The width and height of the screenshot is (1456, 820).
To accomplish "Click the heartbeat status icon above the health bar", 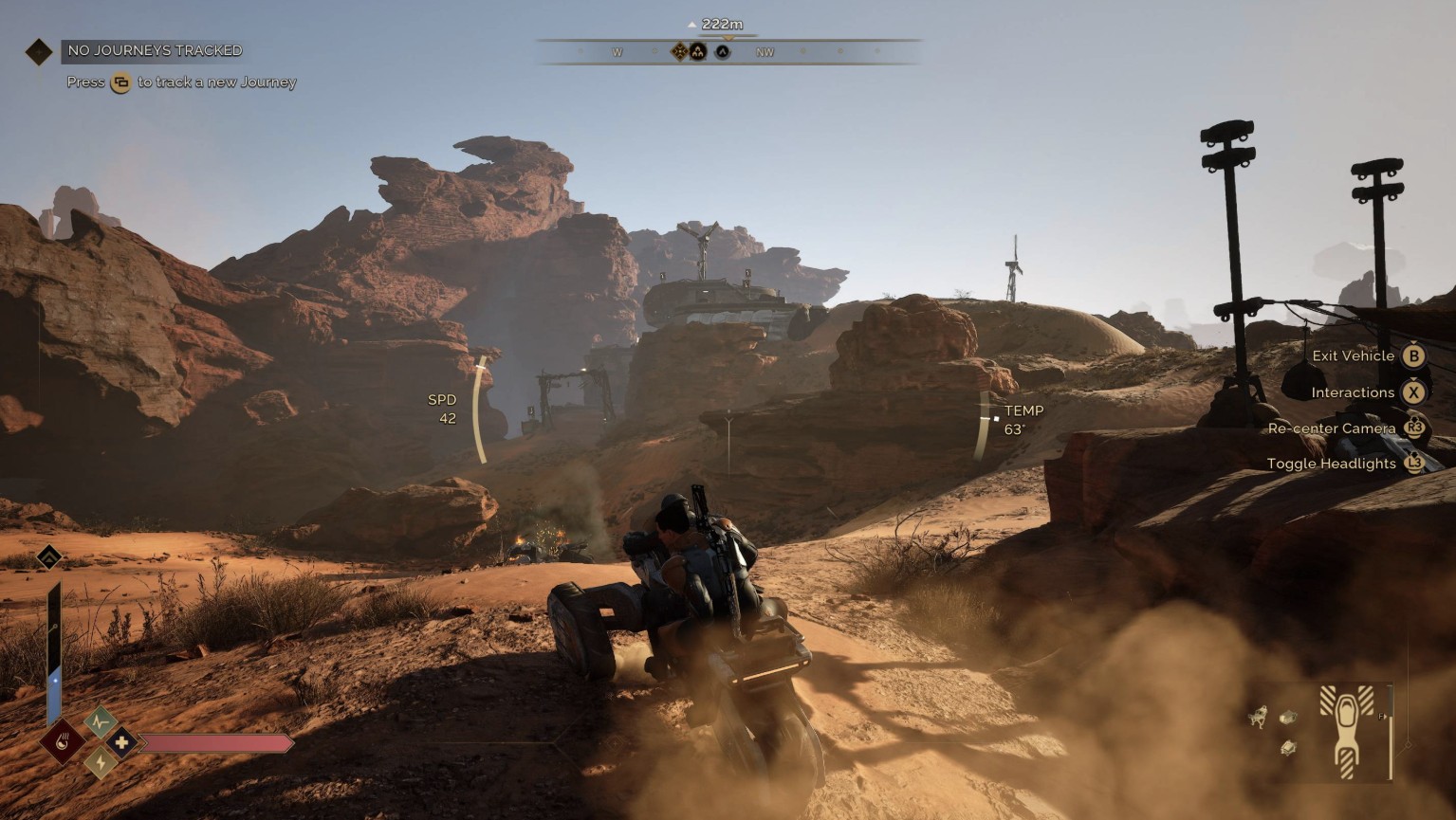I will (x=101, y=721).
